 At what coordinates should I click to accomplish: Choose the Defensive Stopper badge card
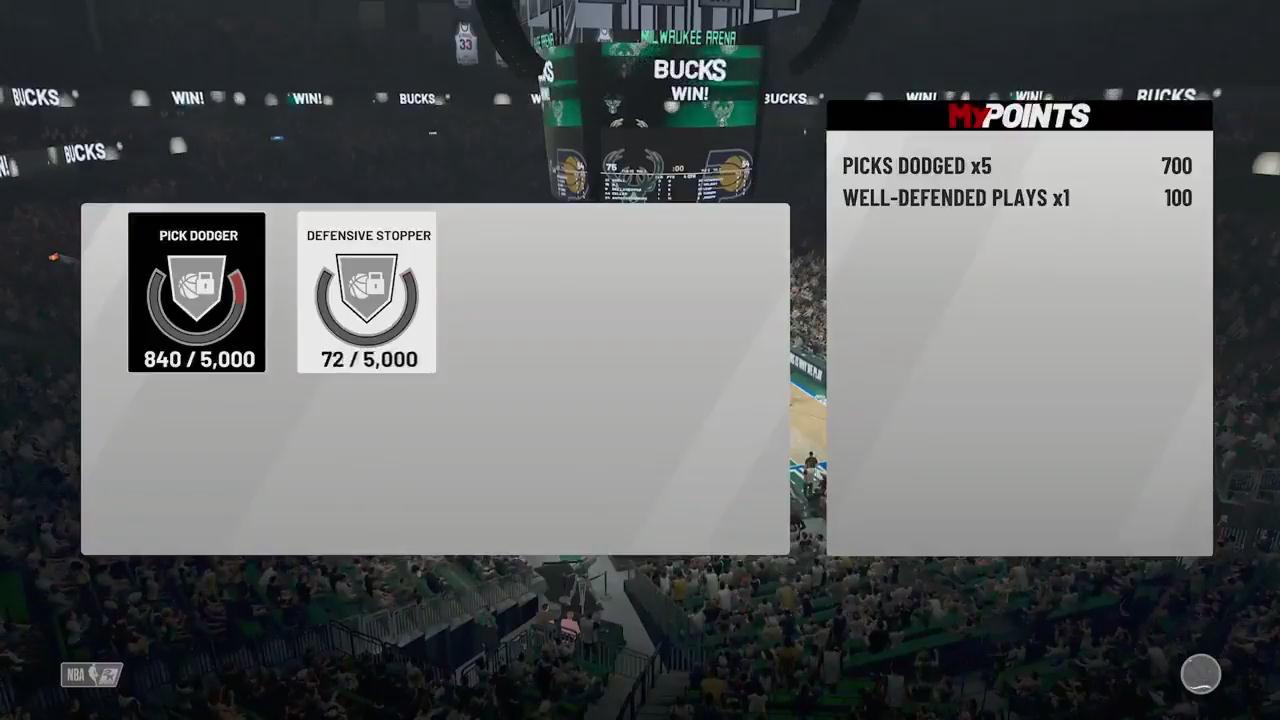pos(367,292)
